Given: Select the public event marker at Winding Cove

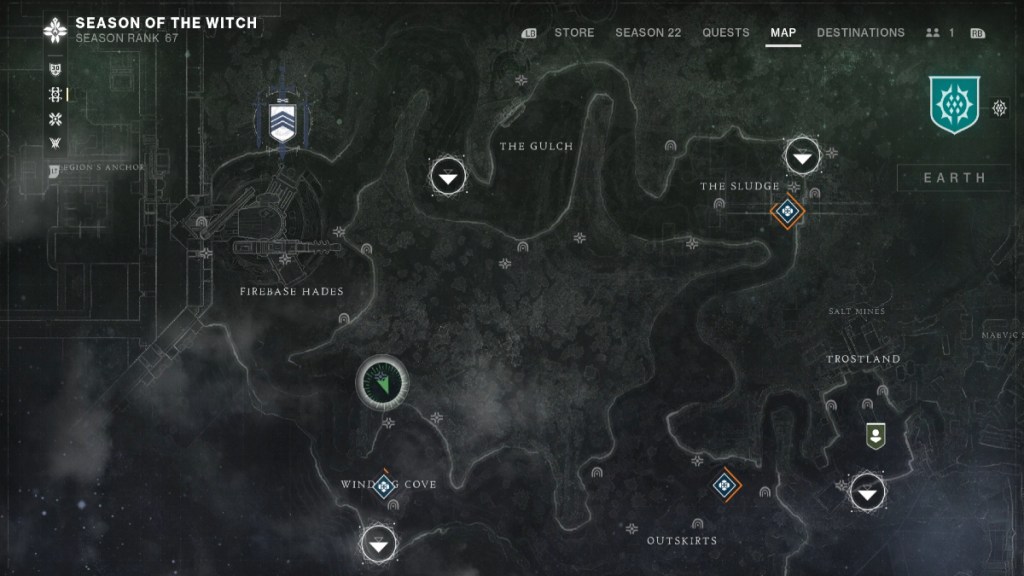Looking at the screenshot, I should (x=383, y=484).
